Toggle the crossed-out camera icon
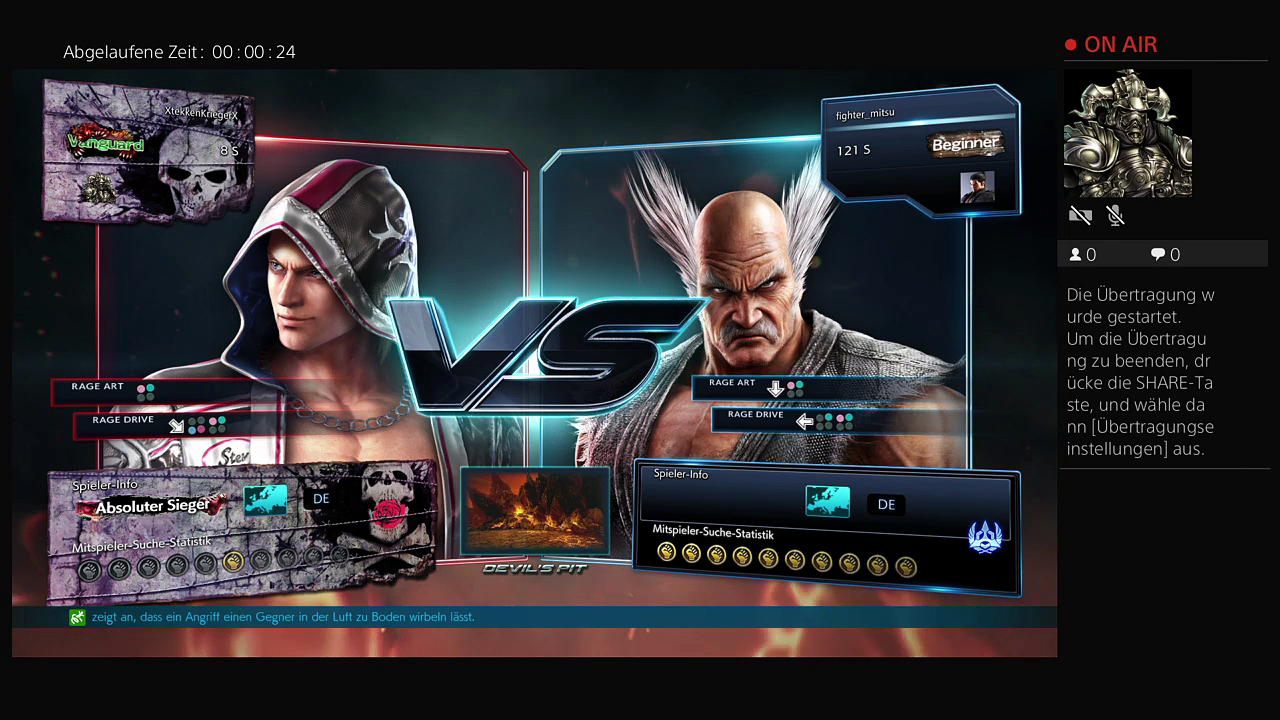Viewport: 1280px width, 720px height. (x=1079, y=215)
